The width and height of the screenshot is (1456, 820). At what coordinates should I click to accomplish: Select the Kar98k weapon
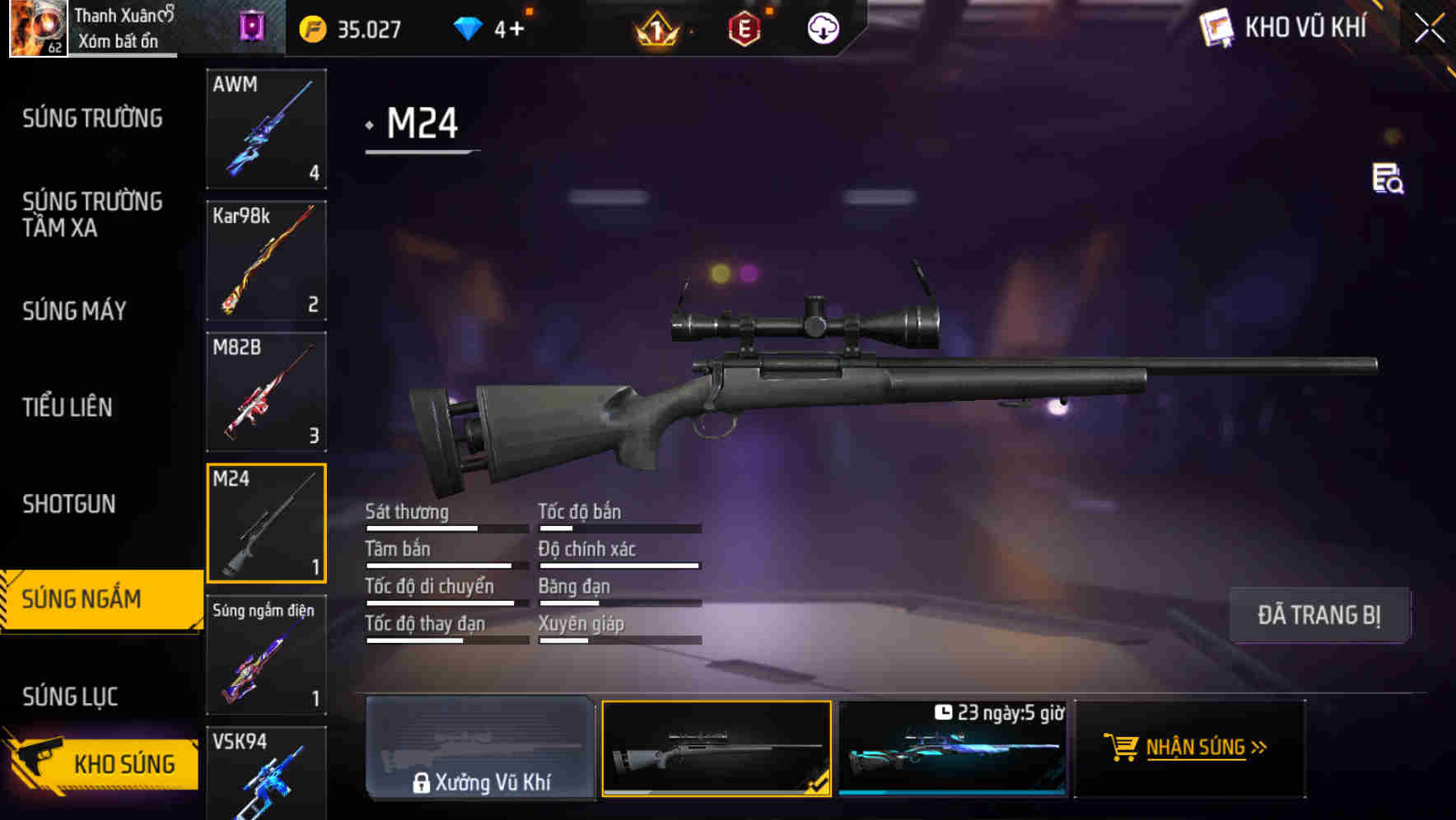(x=266, y=260)
